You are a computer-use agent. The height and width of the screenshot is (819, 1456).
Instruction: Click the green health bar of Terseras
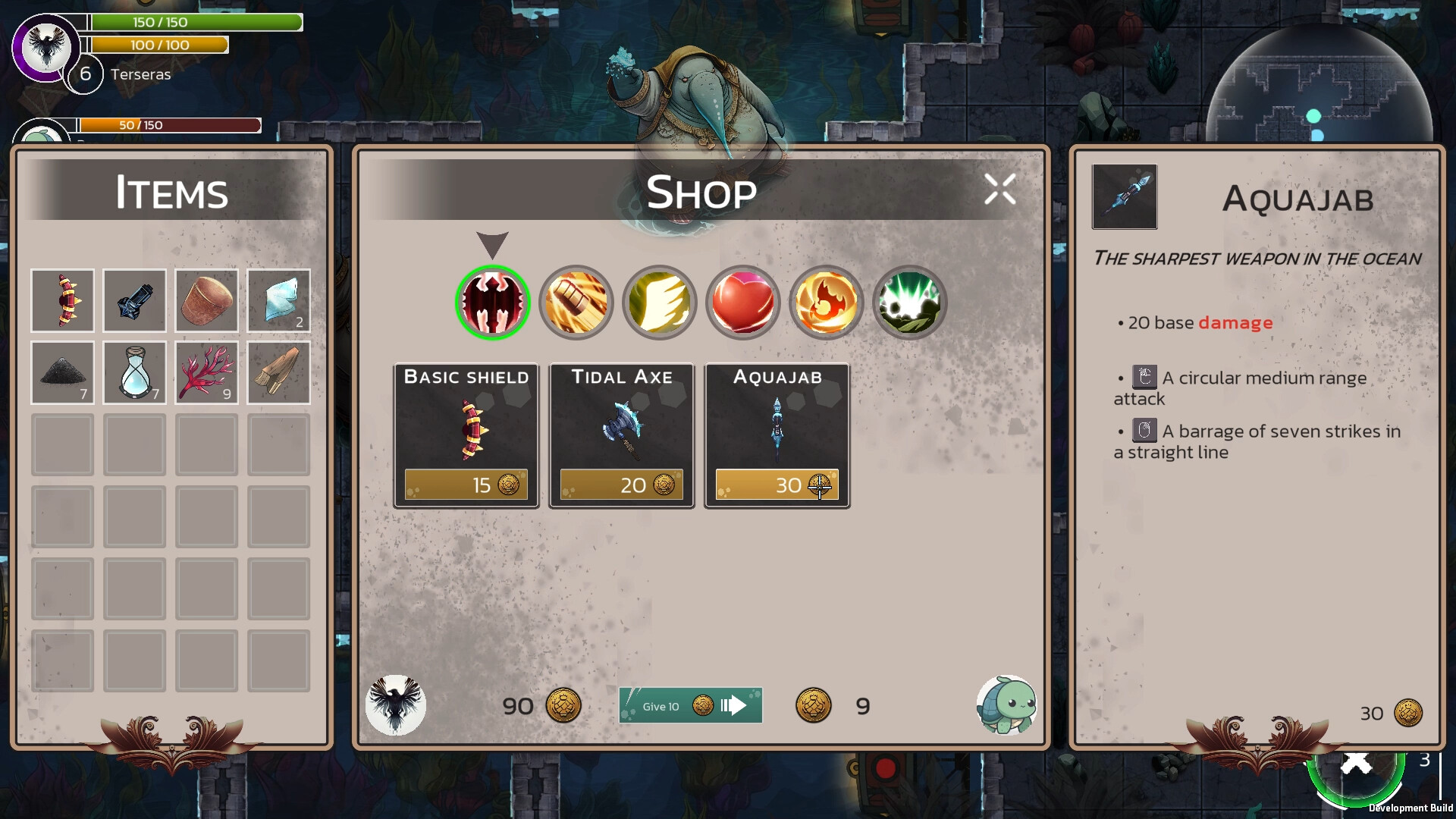pyautogui.click(x=193, y=22)
